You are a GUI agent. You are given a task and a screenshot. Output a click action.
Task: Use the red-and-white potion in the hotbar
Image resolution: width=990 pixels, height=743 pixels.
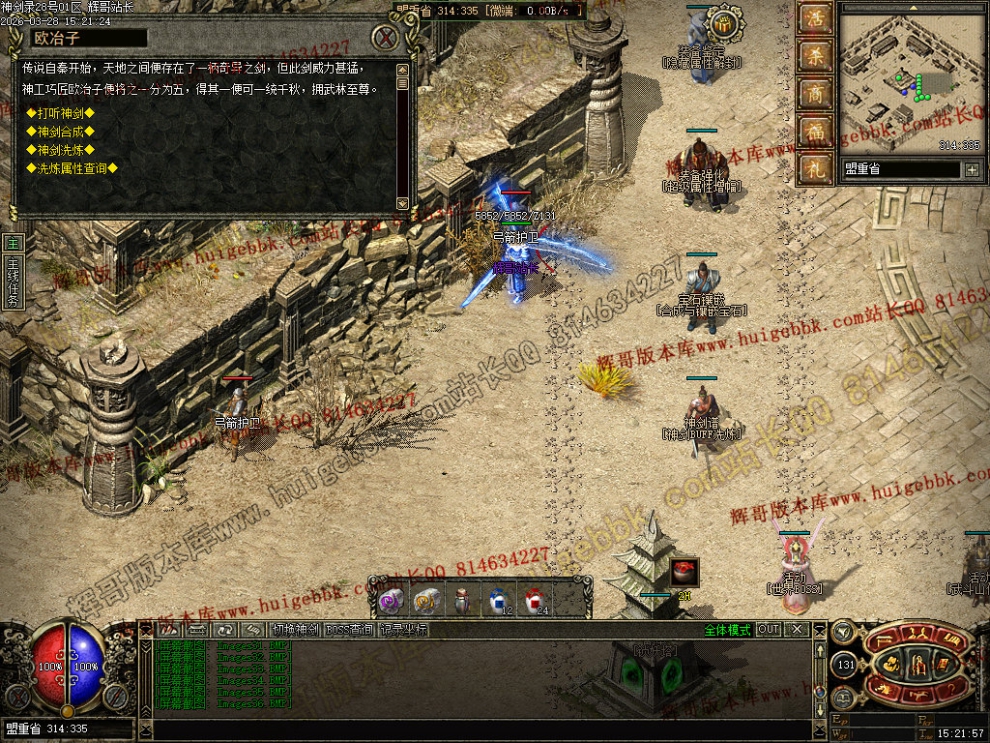pyautogui.click(x=534, y=599)
